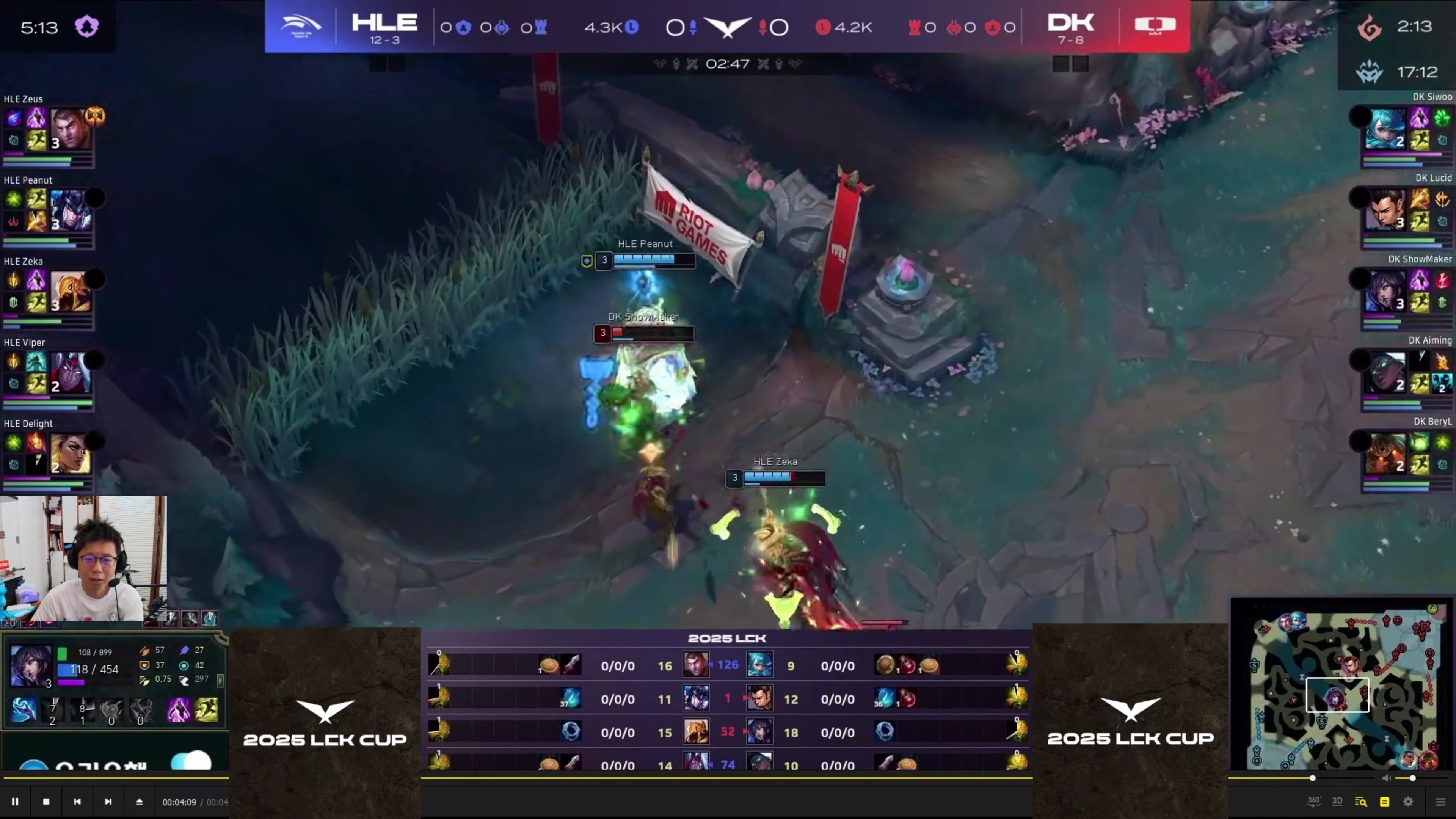The width and height of the screenshot is (1456, 819).
Task: Click the Flash summoner spell icon
Action: [x=206, y=711]
